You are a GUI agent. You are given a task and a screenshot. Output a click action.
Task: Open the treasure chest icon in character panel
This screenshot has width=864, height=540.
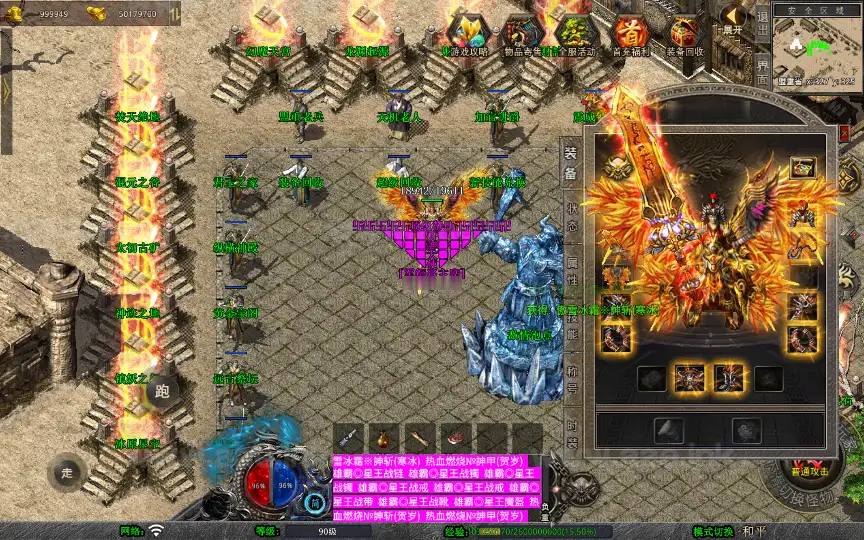tap(801, 169)
